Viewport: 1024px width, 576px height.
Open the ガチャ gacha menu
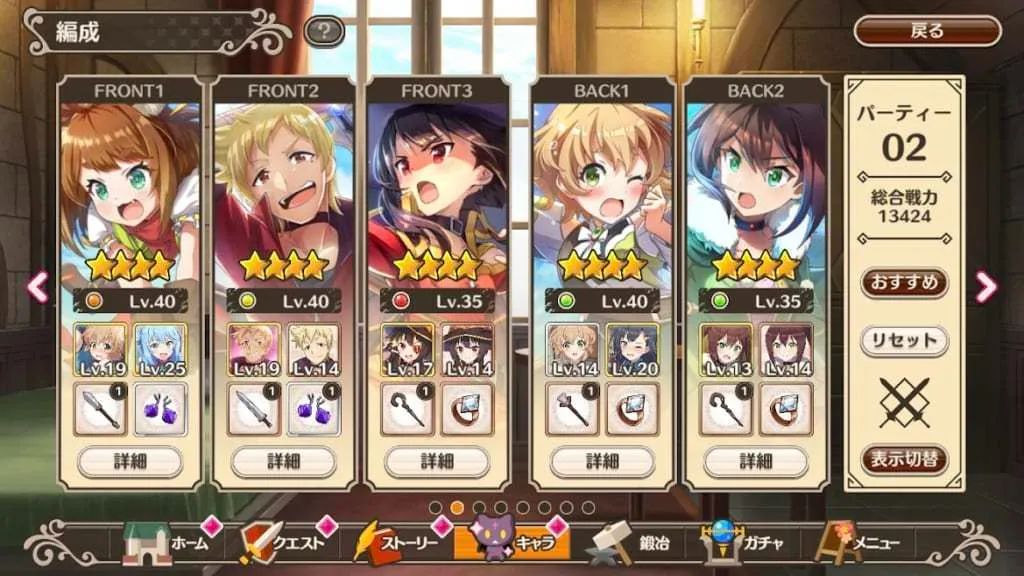744,544
